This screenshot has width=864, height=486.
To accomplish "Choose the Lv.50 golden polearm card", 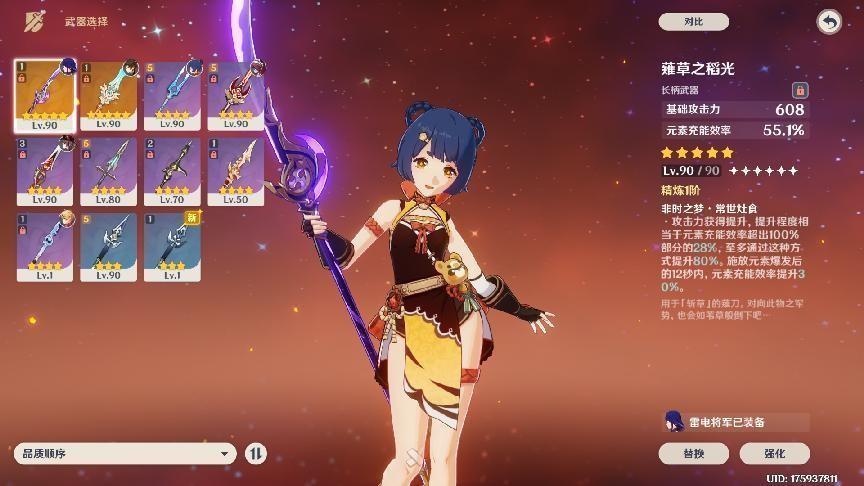I will tap(236, 171).
